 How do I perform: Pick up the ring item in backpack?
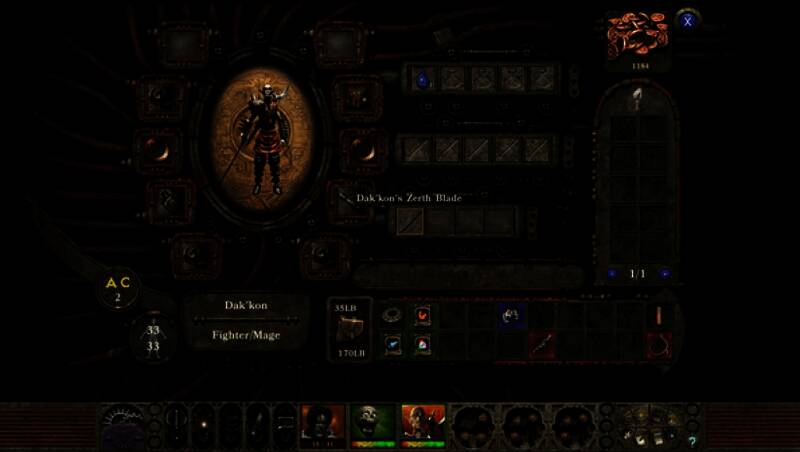click(393, 315)
